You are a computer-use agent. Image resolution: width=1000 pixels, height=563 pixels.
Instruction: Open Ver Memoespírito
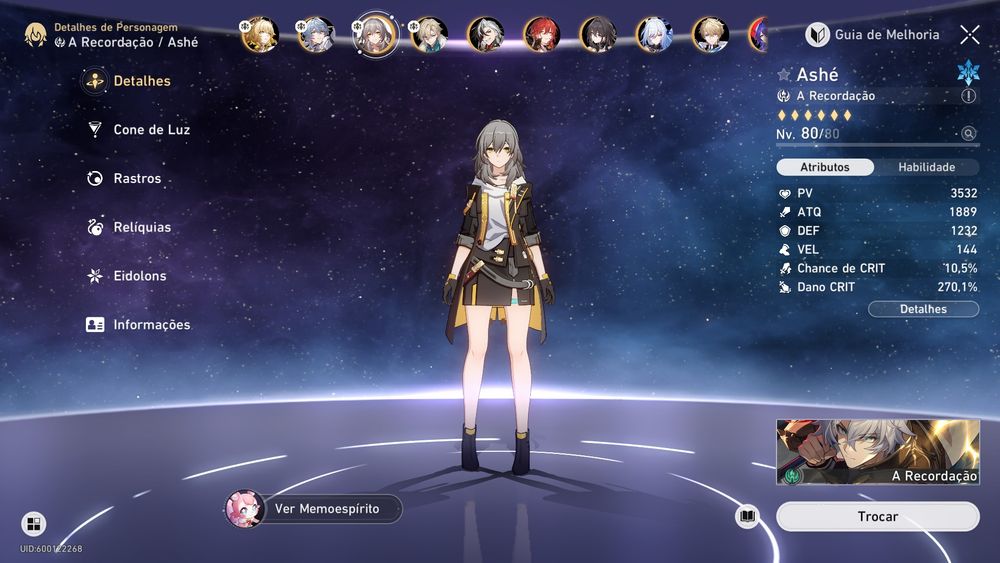(x=315, y=509)
